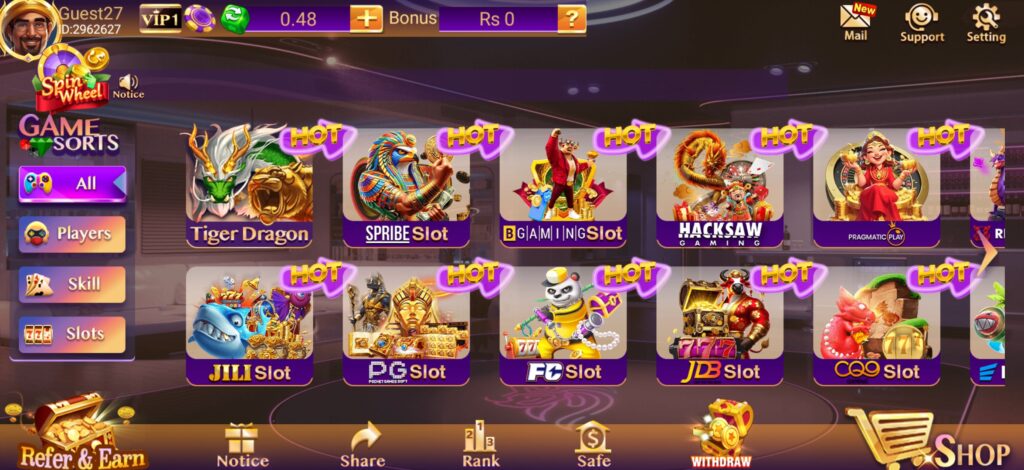This screenshot has width=1024, height=470.
Task: Show the Skill games category
Action: point(72,284)
